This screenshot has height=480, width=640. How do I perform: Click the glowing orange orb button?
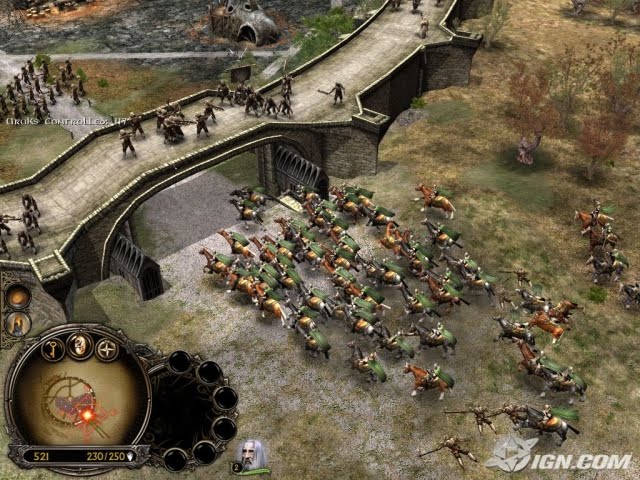pos(18,296)
